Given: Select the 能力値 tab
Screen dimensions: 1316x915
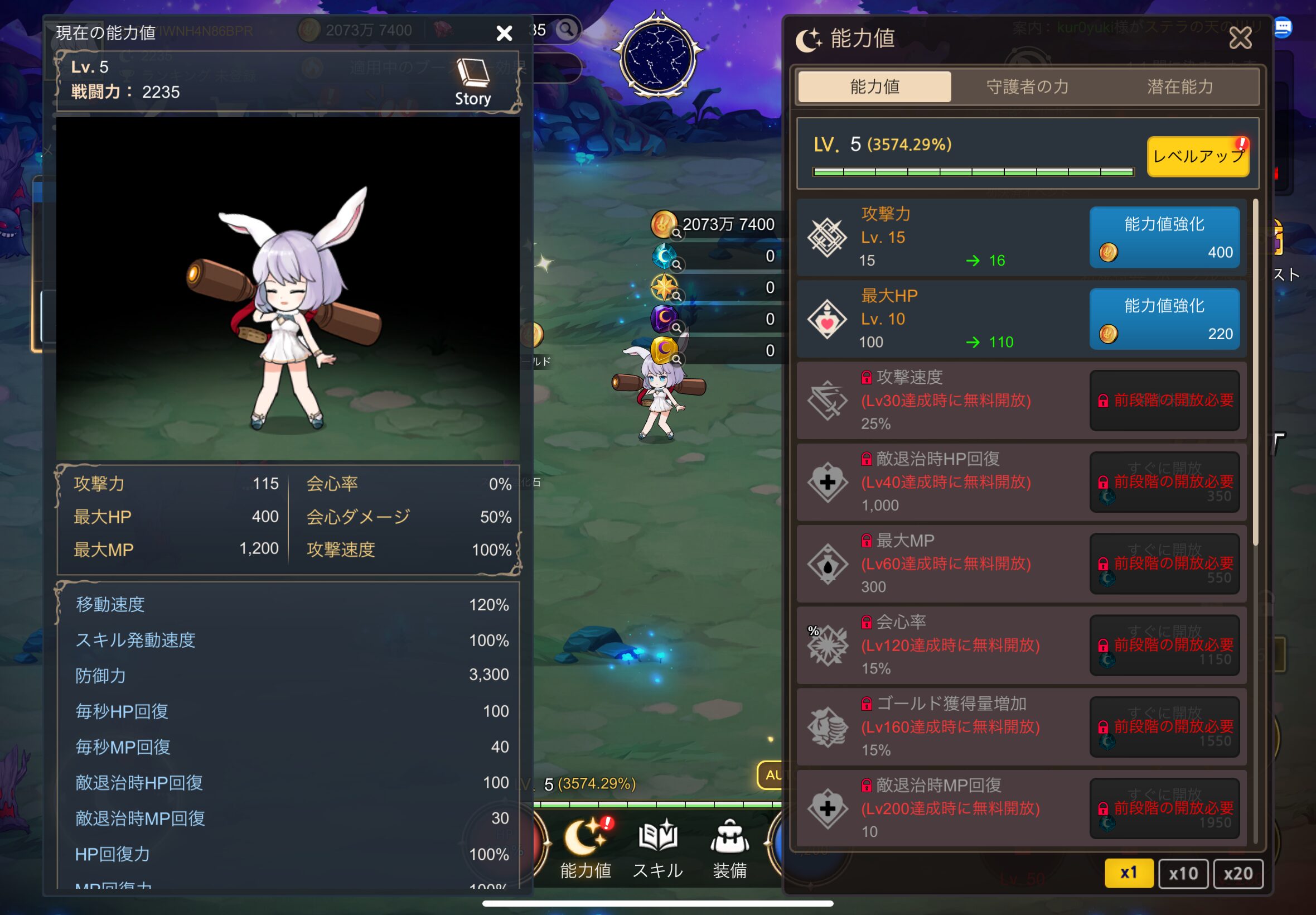Looking at the screenshot, I should coord(874,86).
